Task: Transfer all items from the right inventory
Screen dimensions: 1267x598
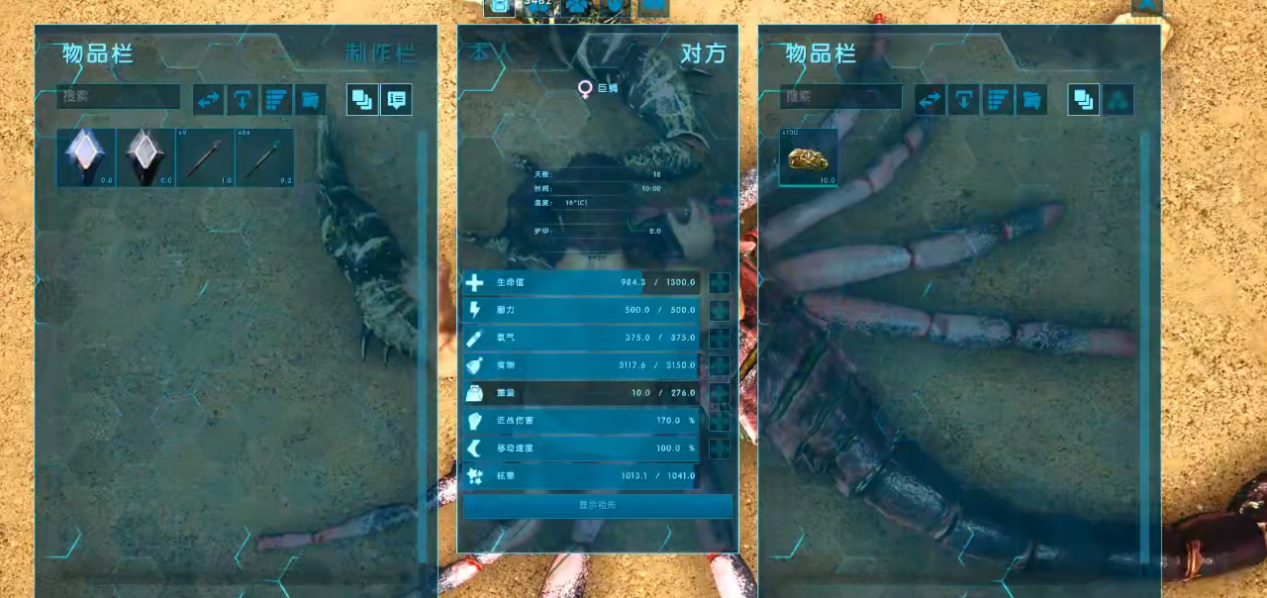Action: tap(930, 99)
